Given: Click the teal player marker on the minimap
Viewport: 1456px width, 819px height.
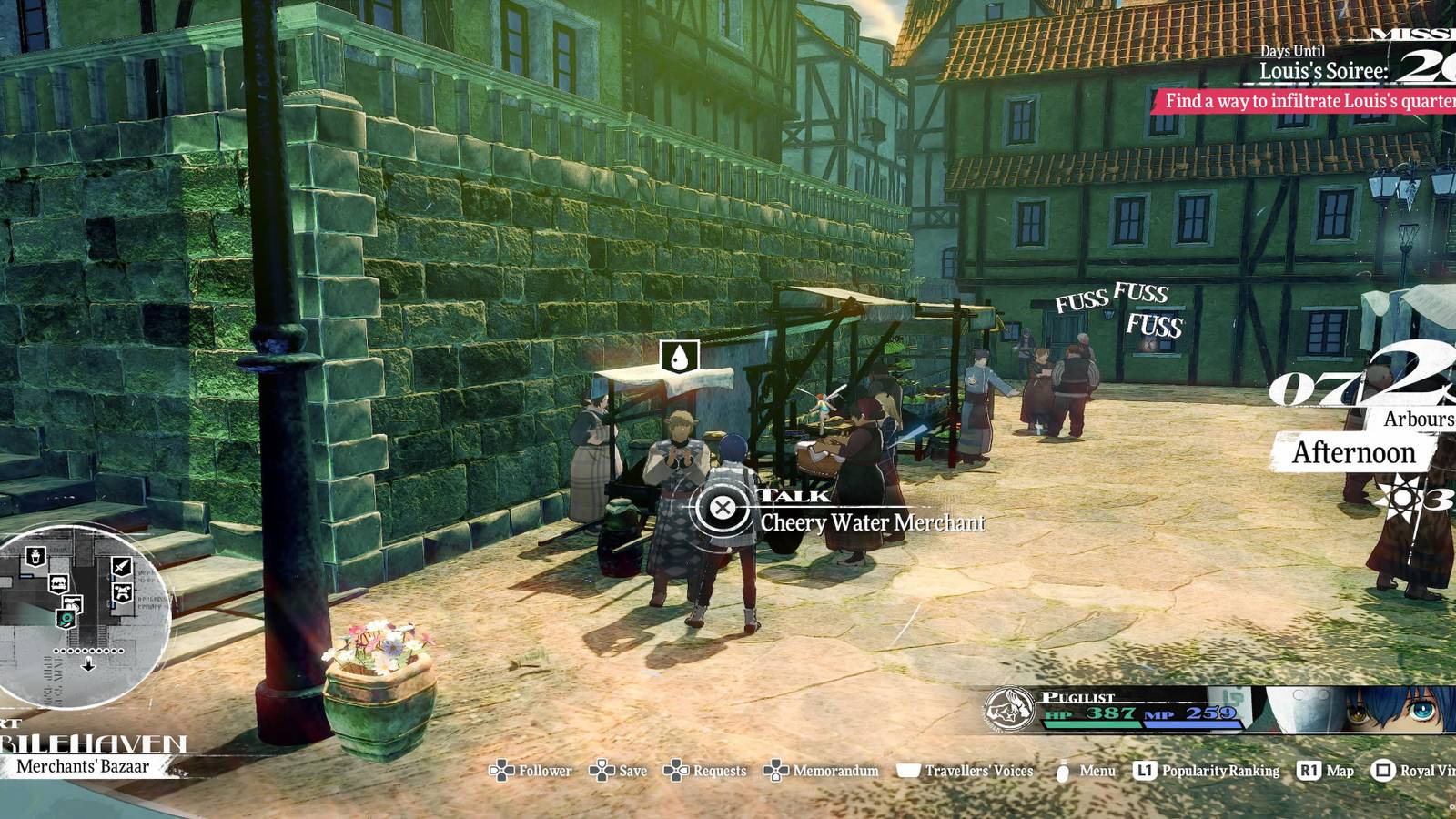Looking at the screenshot, I should pyautogui.click(x=65, y=618).
